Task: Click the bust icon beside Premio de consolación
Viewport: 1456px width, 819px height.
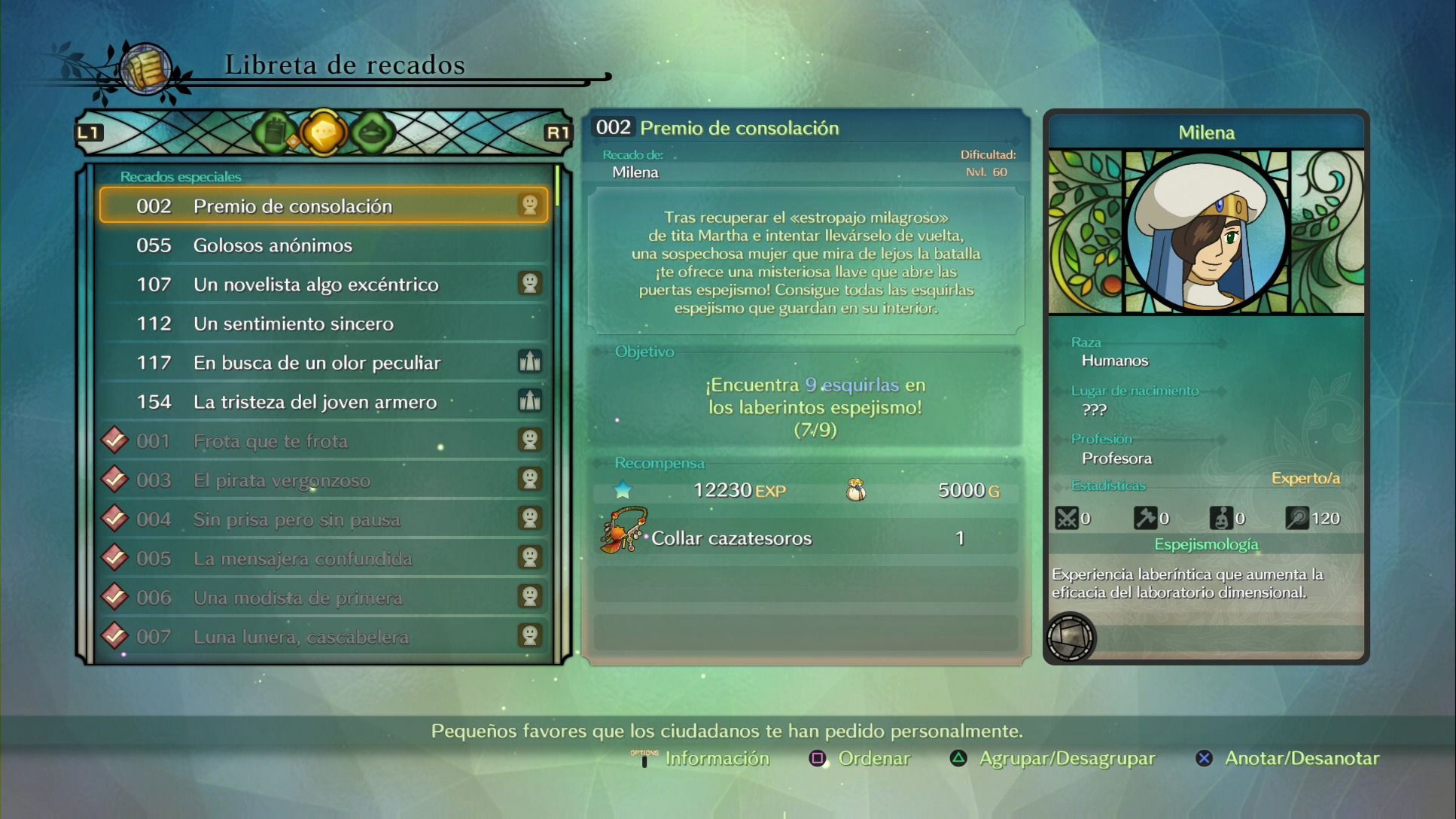Action: pyautogui.click(x=531, y=204)
